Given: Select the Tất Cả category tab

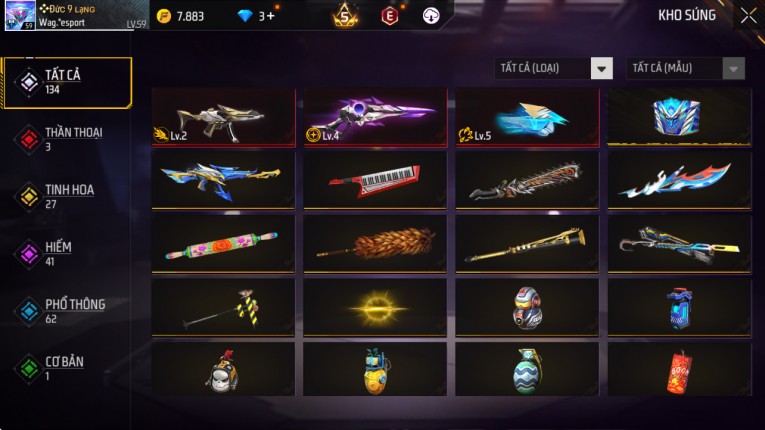Looking at the screenshot, I should pos(67,82).
